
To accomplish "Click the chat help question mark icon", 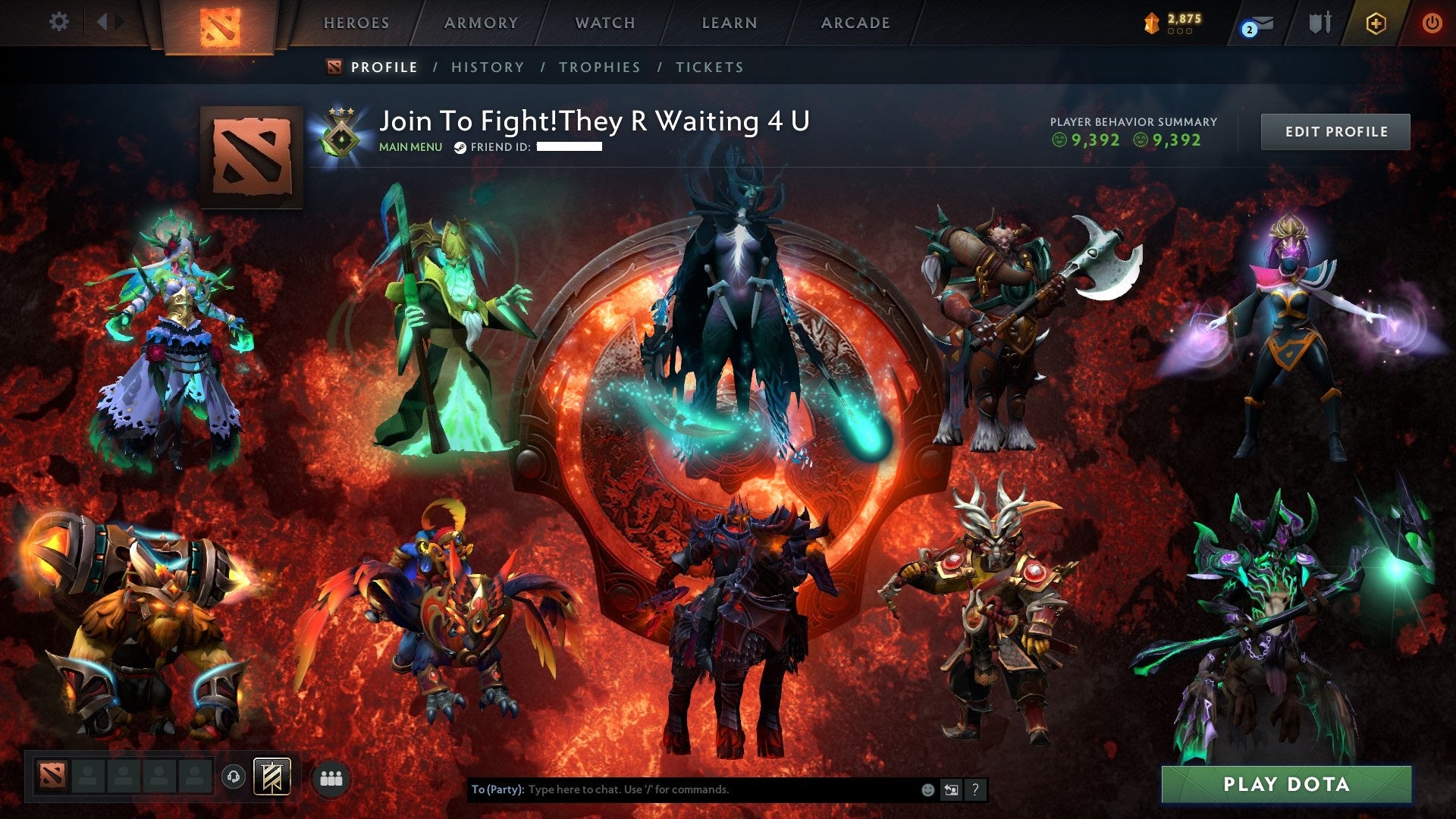I will tap(975, 789).
